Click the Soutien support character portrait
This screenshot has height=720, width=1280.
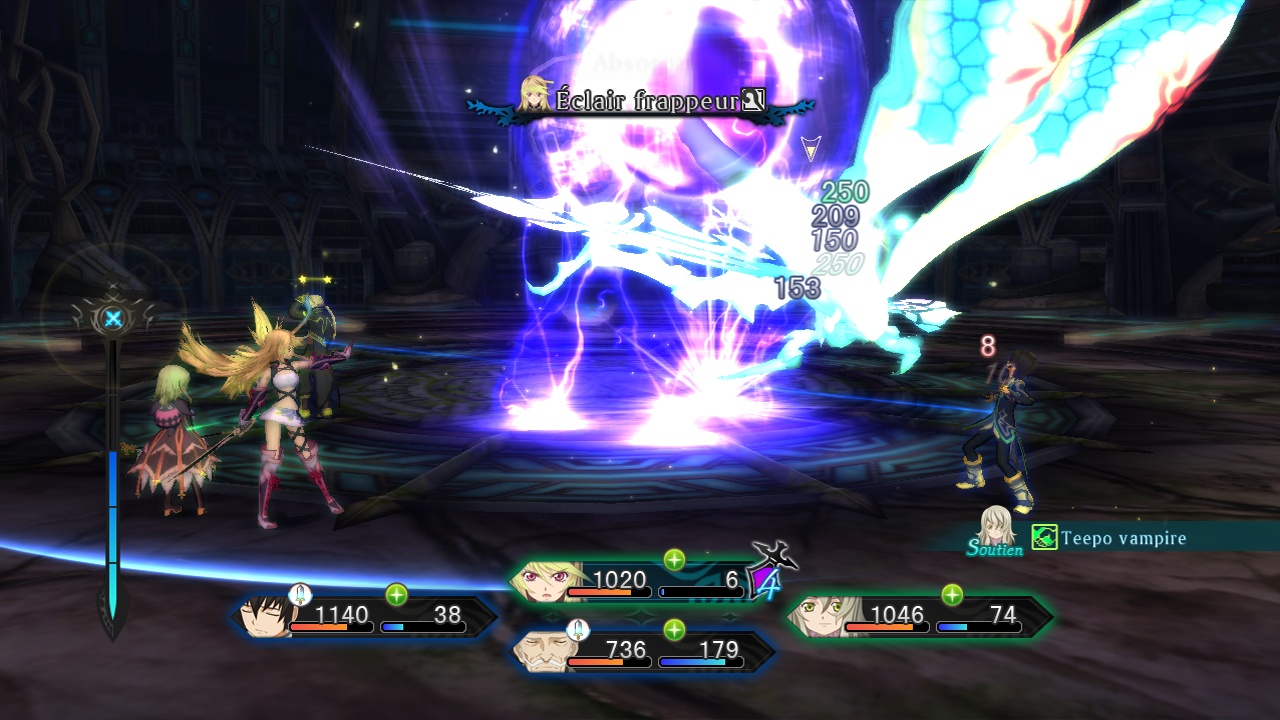pos(996,526)
